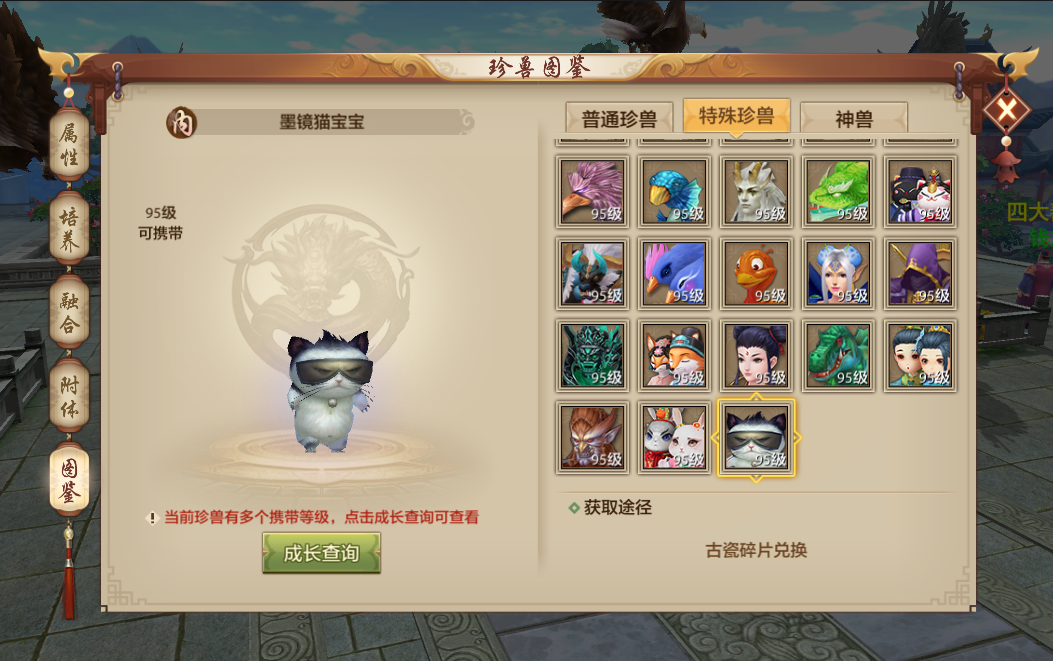View the white-haired pale man pet
The width and height of the screenshot is (1053, 661).
tap(757, 191)
